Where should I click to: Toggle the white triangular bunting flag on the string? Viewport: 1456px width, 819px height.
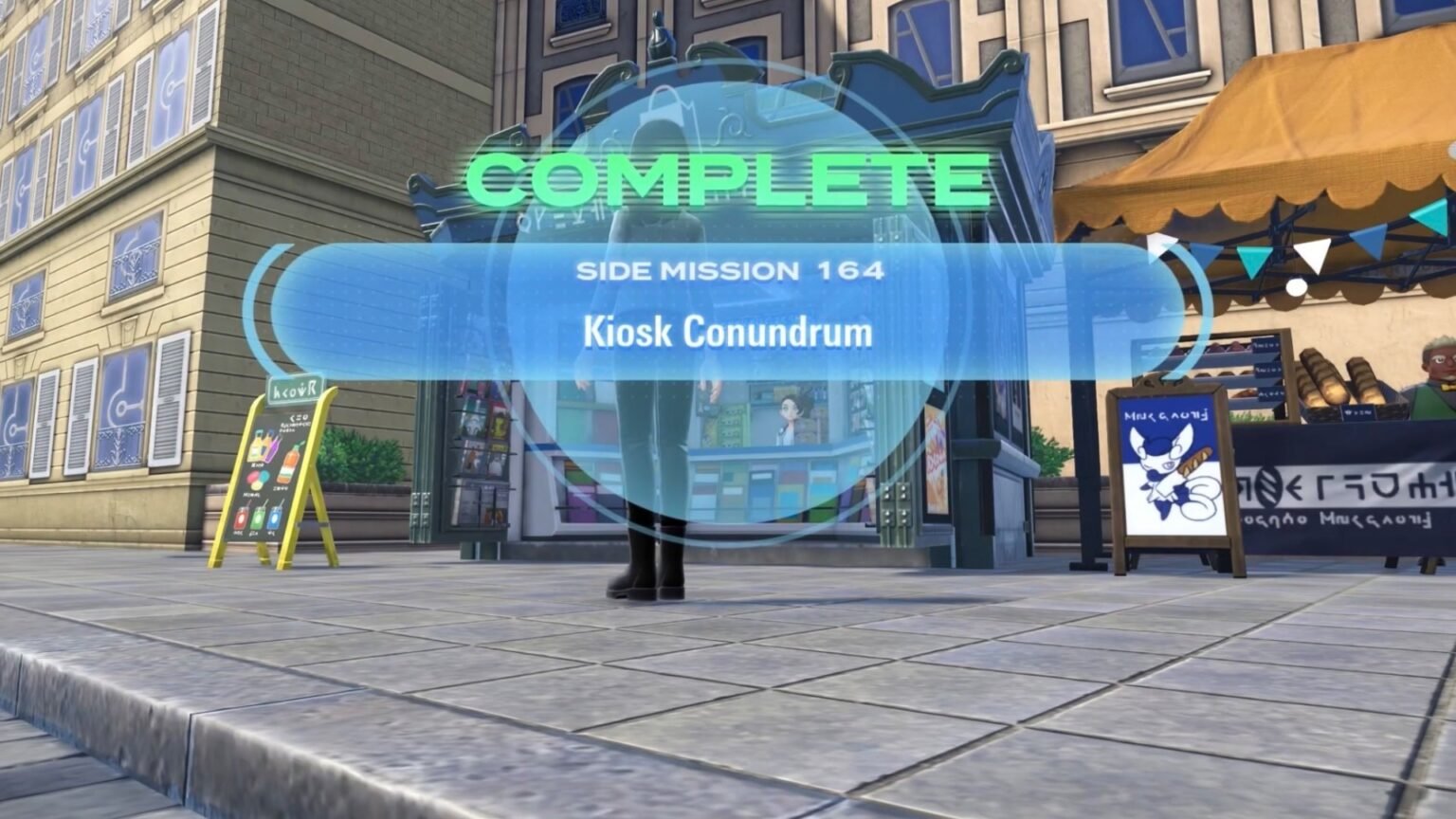tap(1312, 253)
